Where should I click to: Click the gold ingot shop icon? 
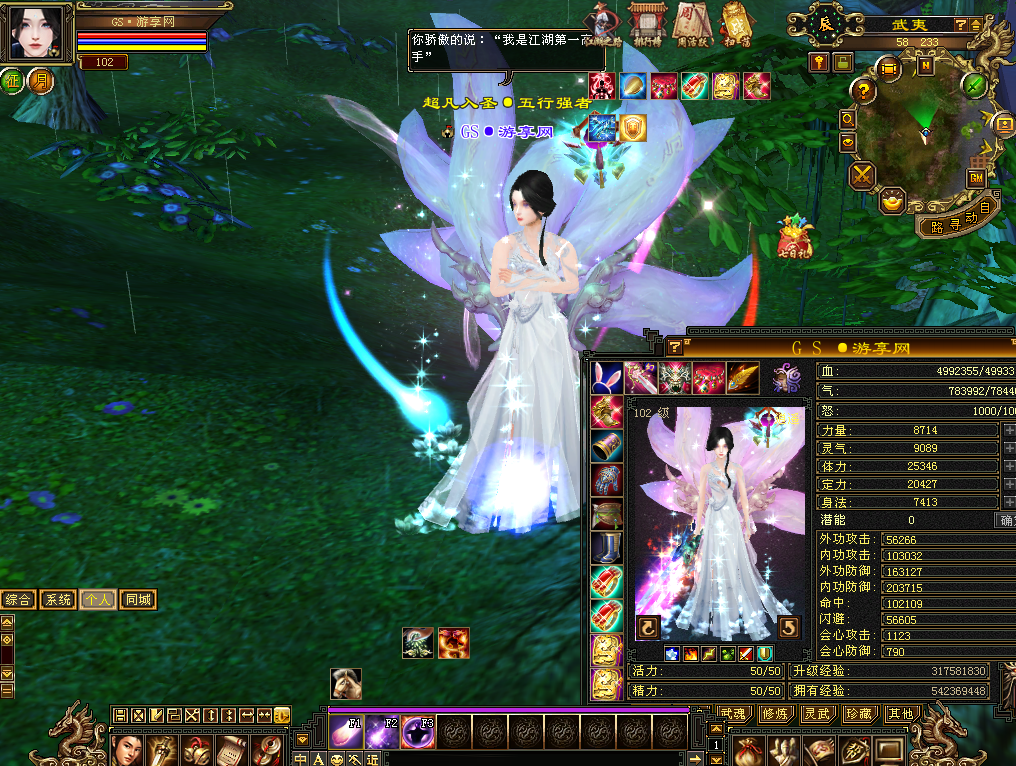(890, 201)
